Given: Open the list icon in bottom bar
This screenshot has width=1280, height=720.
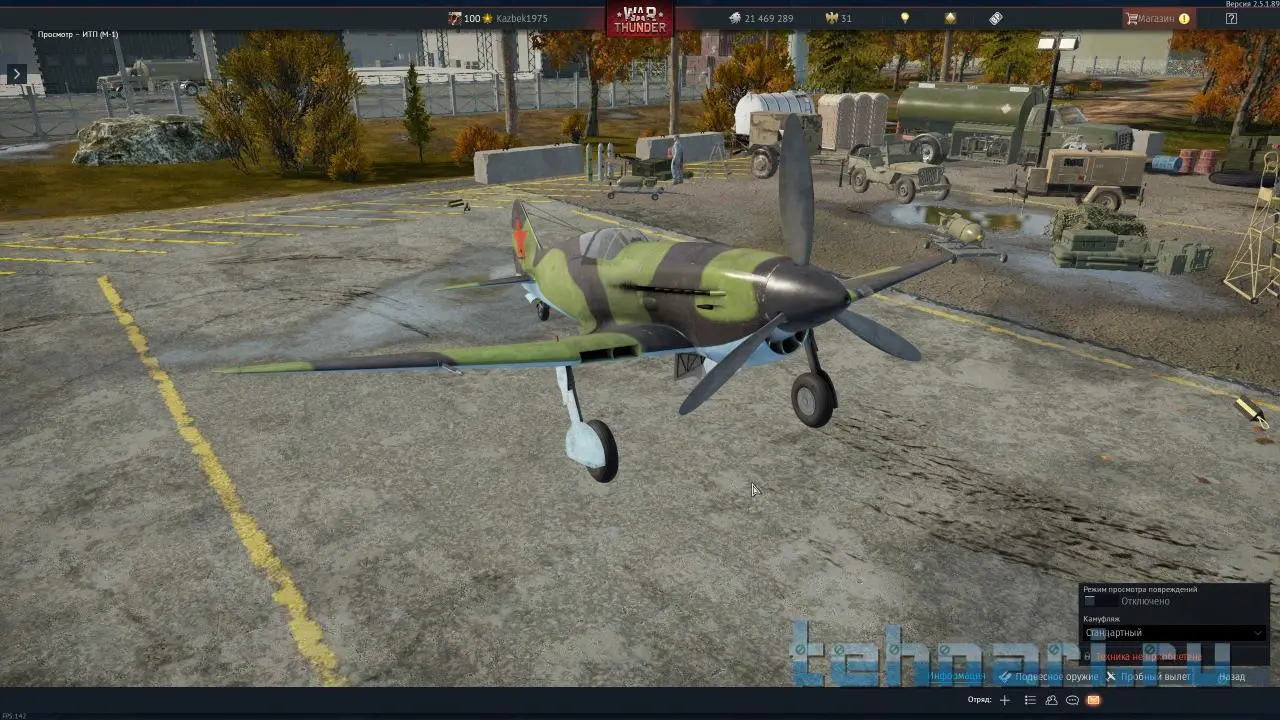Looking at the screenshot, I should pyautogui.click(x=1030, y=700).
